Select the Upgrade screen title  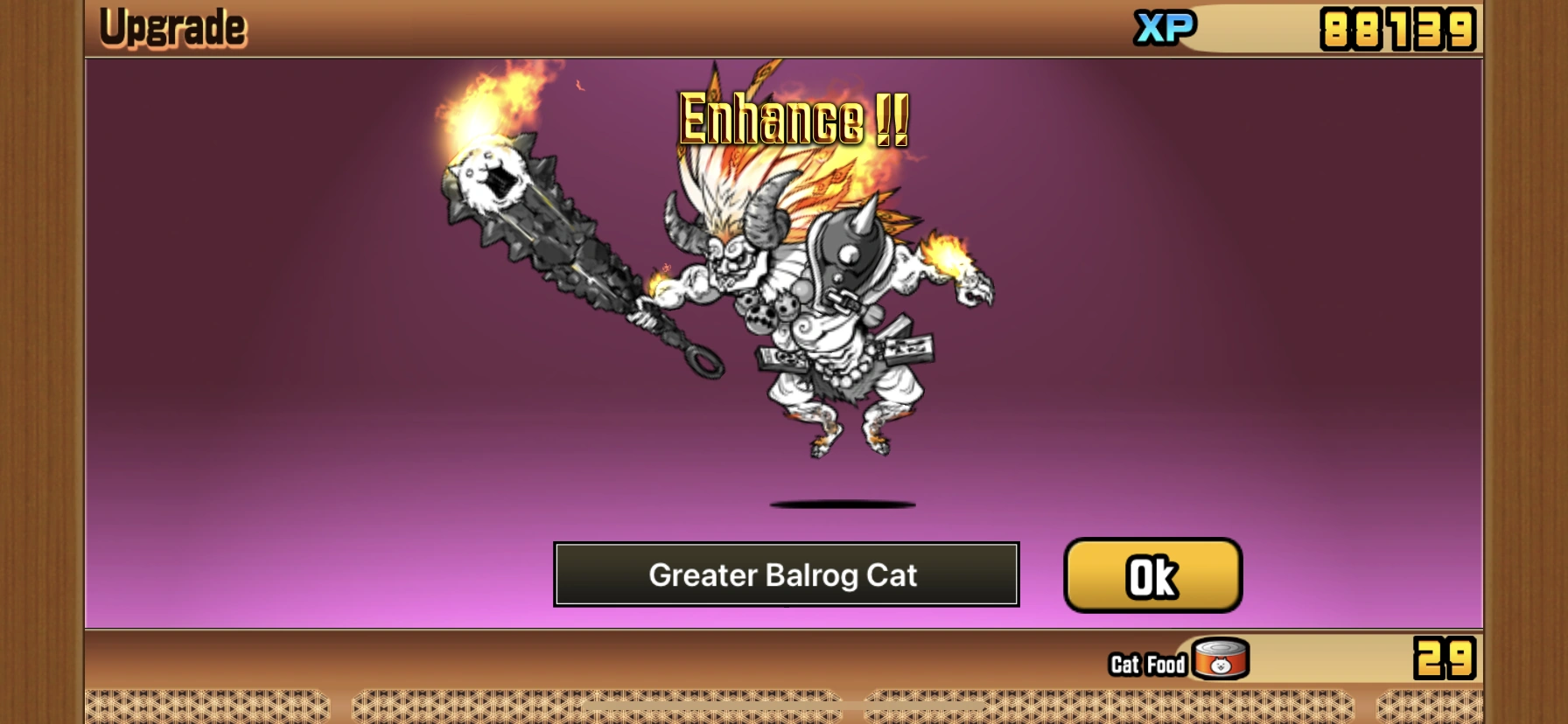(172, 24)
